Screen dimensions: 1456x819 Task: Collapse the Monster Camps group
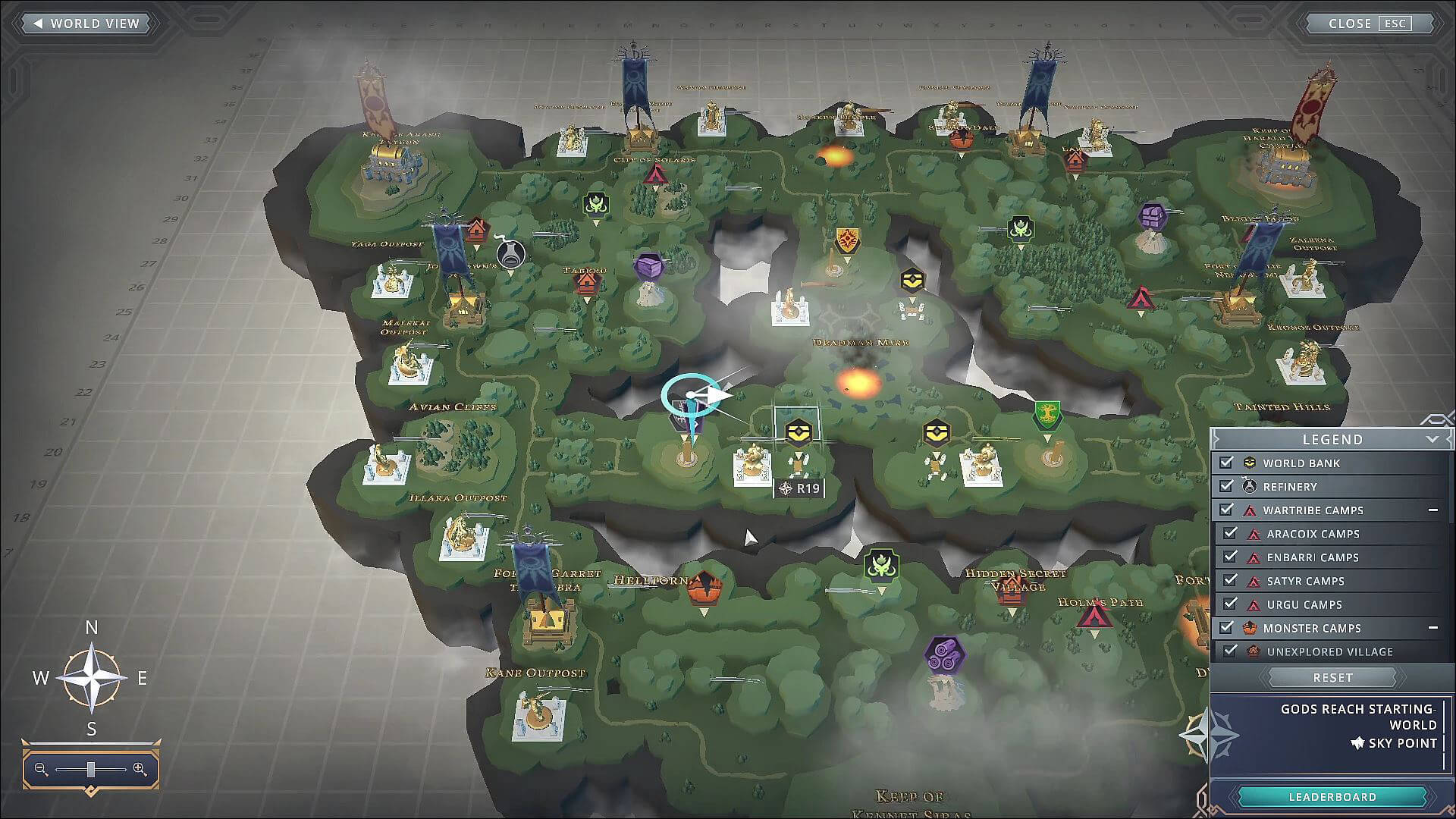(1435, 628)
